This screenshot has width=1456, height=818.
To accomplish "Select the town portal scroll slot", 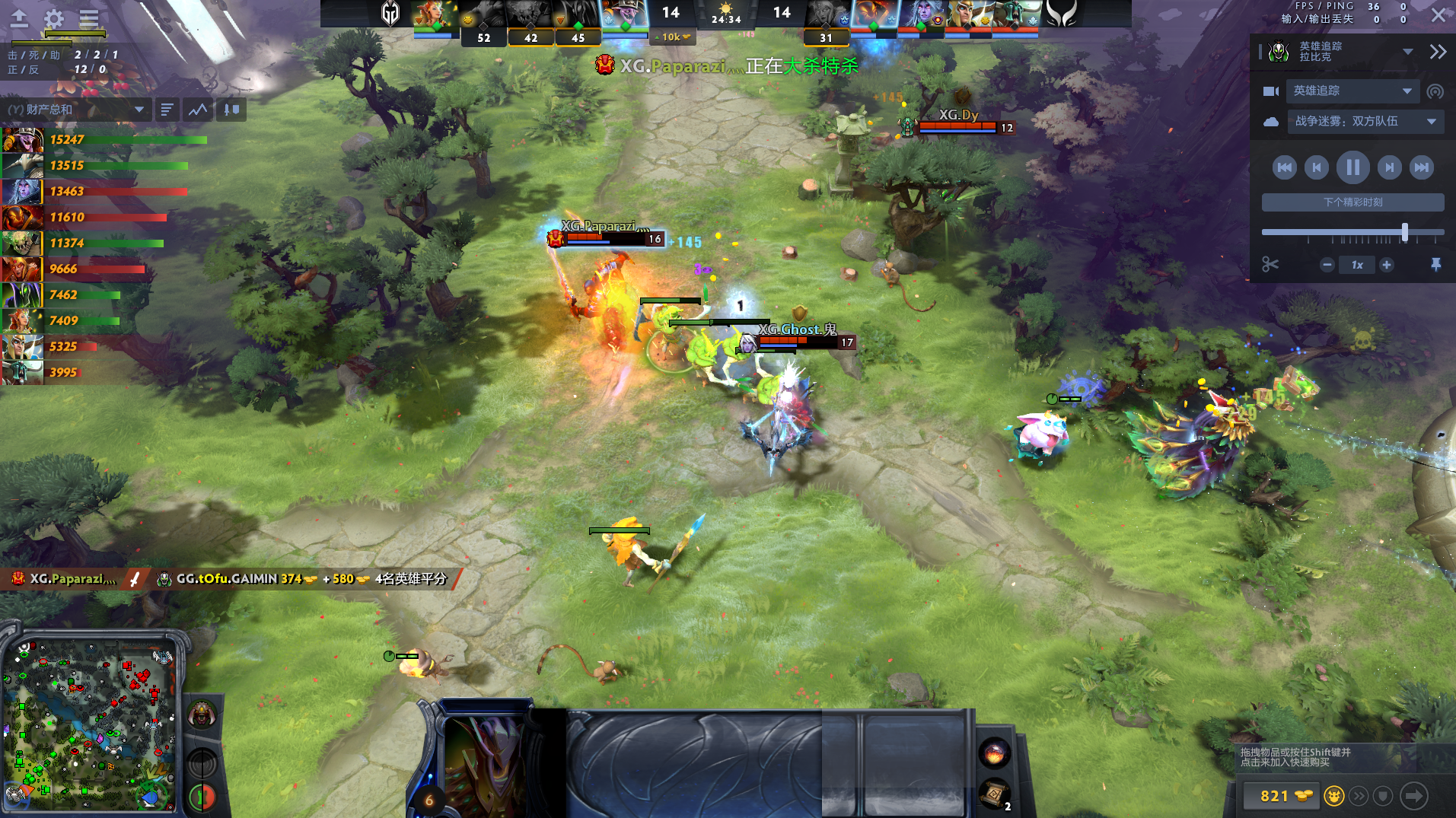I will click(x=993, y=794).
